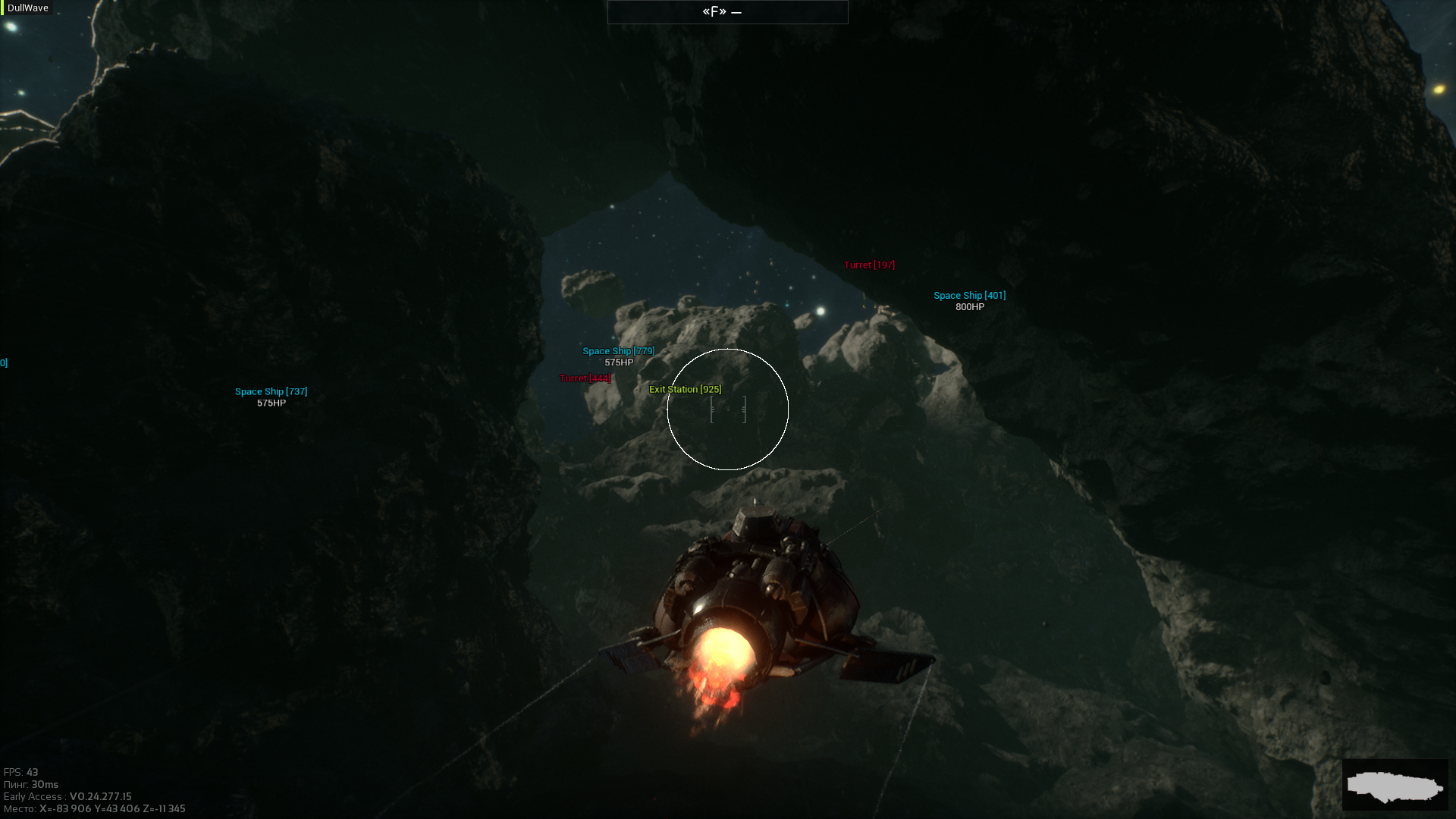
Task: Select the Exit Station [925] marker
Action: [685, 389]
